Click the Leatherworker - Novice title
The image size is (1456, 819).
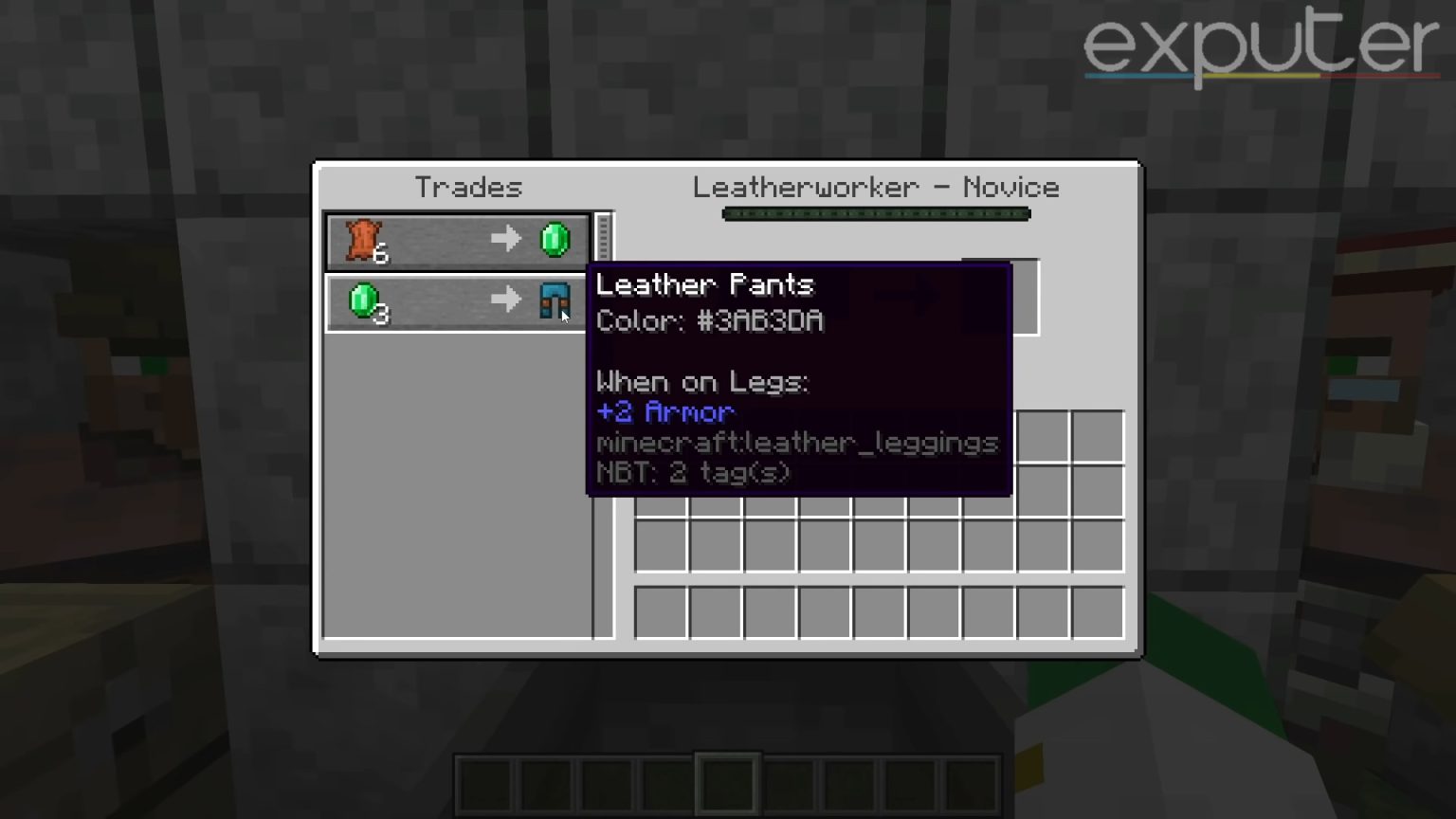[877, 187]
